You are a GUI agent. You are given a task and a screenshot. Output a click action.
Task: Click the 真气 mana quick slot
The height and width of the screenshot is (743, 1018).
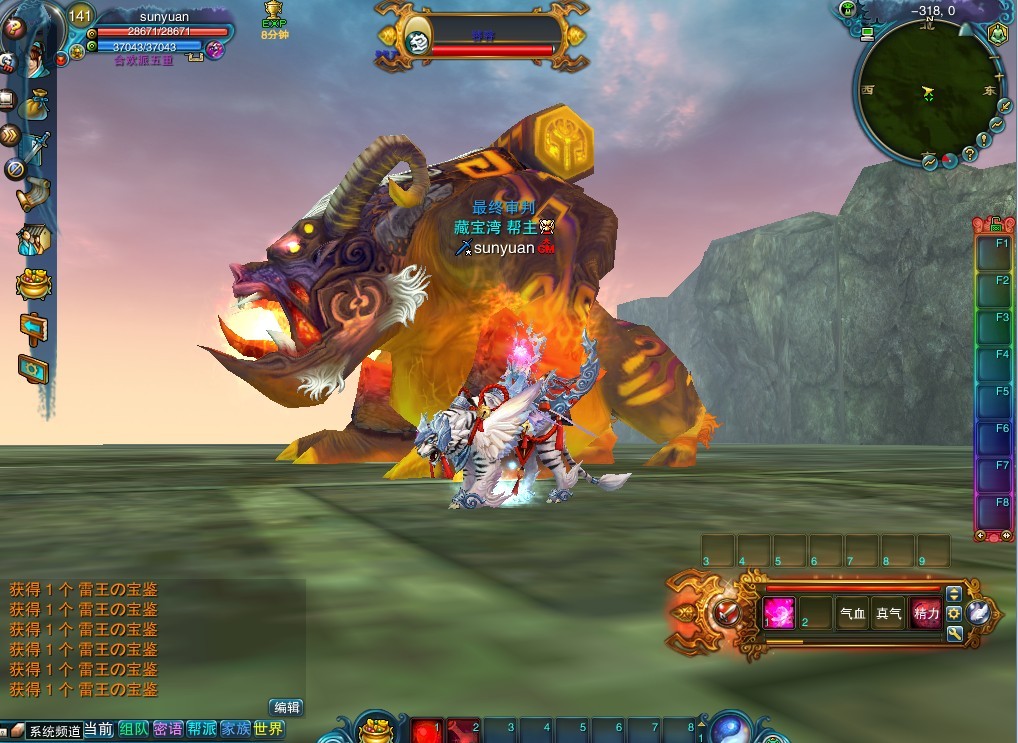[888, 613]
